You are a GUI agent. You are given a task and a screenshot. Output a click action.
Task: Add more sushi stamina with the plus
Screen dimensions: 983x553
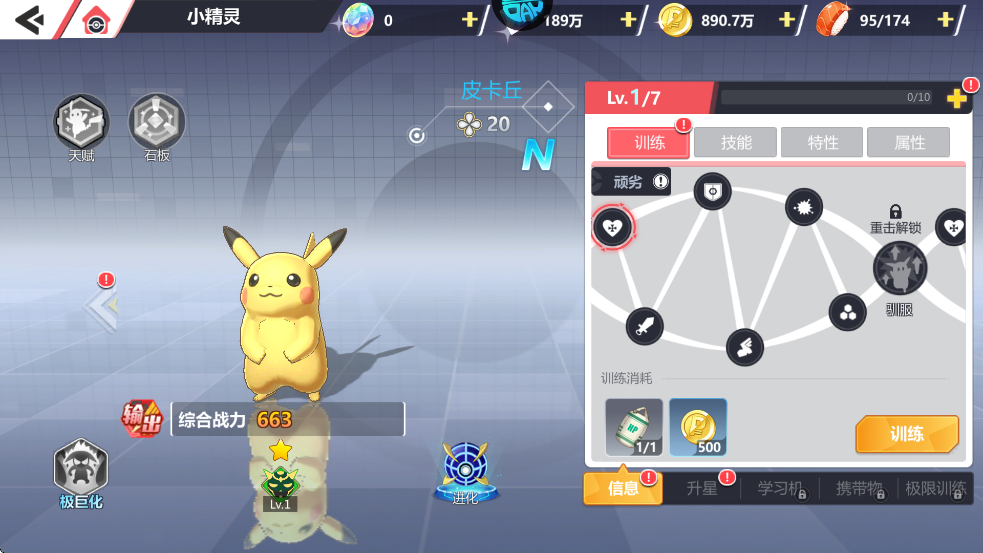[945, 20]
